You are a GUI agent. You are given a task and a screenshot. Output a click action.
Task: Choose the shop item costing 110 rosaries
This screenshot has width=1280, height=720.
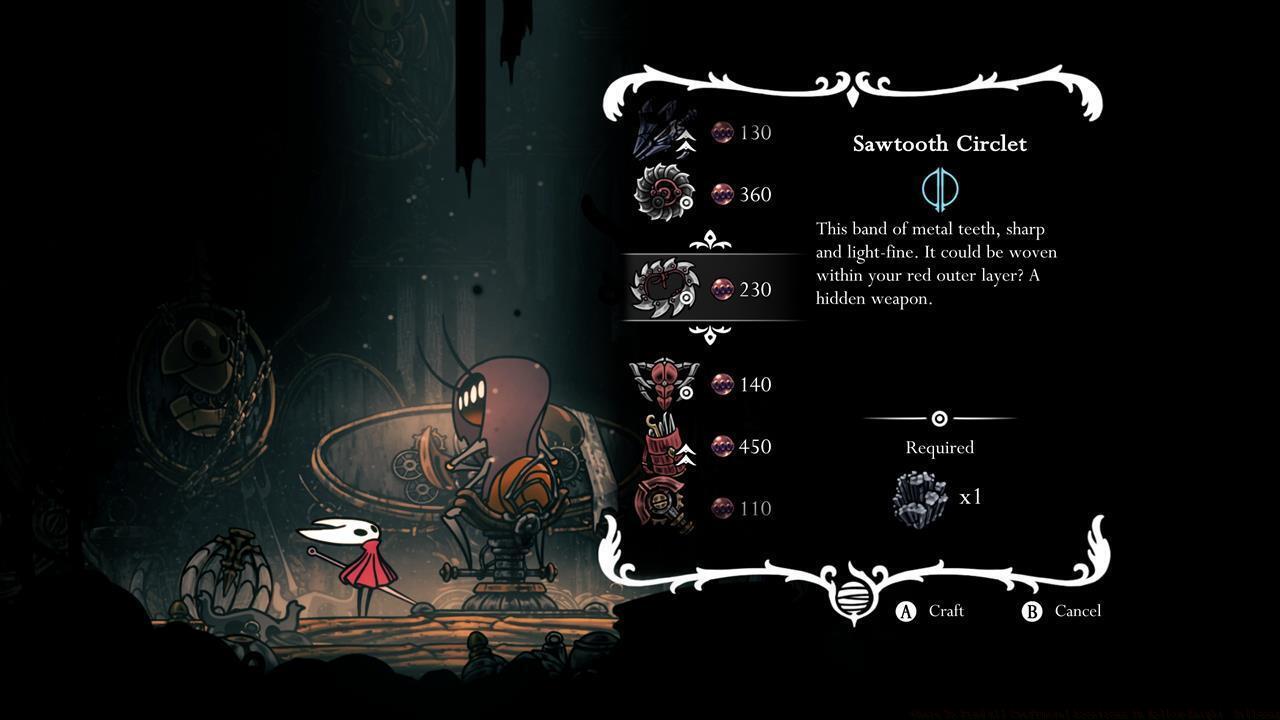(x=703, y=508)
